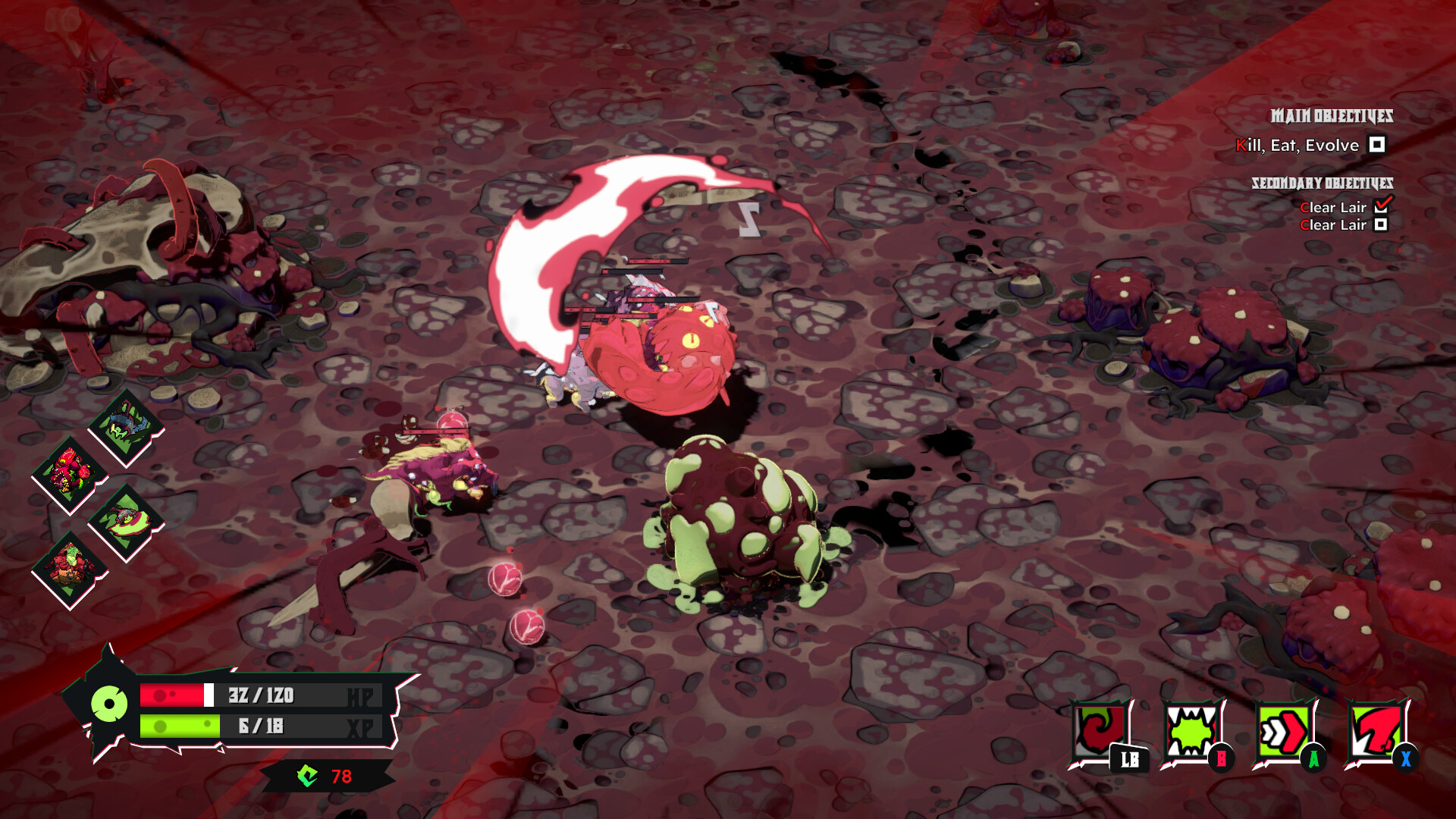Click the Secondary Objectives header
The width and height of the screenshot is (1456, 819).
point(1323,183)
